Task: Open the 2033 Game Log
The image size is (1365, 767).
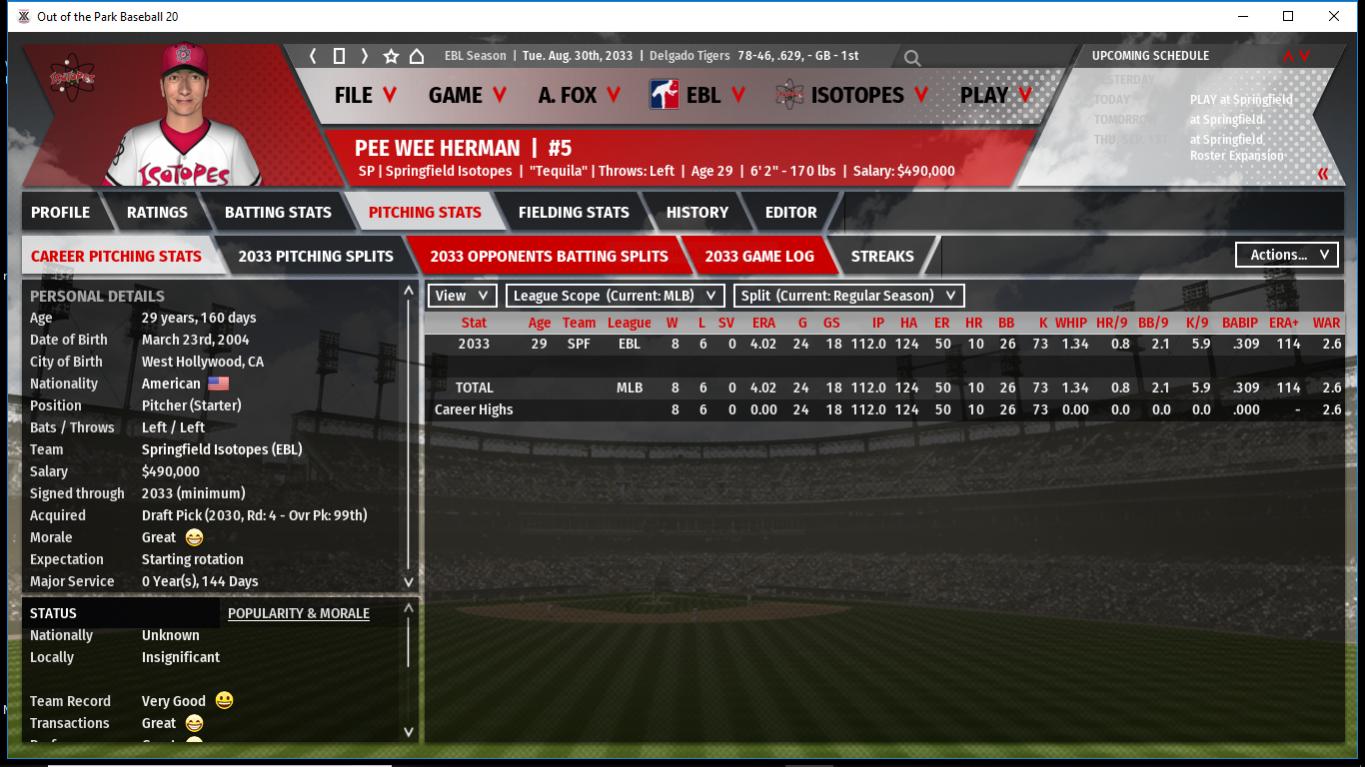Action: (x=759, y=256)
